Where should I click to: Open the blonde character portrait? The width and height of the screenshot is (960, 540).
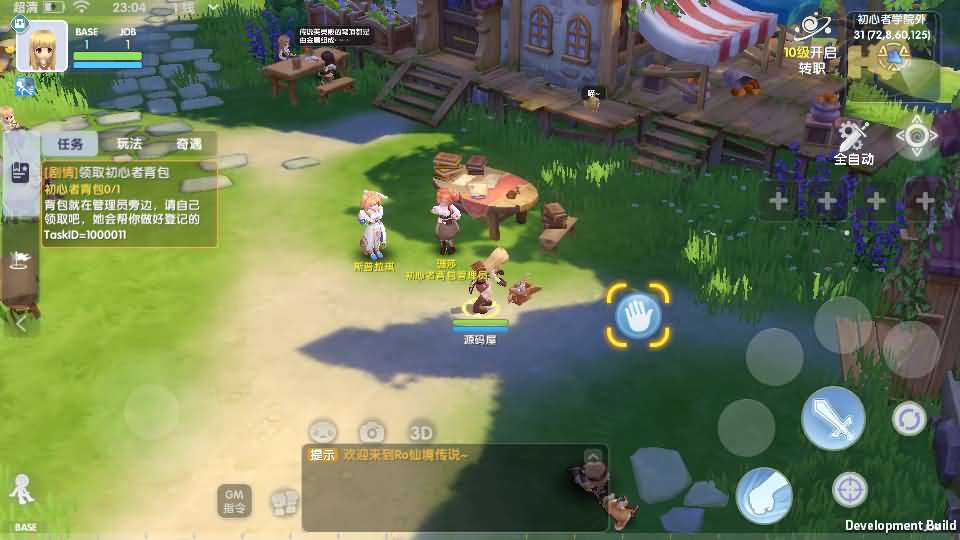tap(42, 46)
